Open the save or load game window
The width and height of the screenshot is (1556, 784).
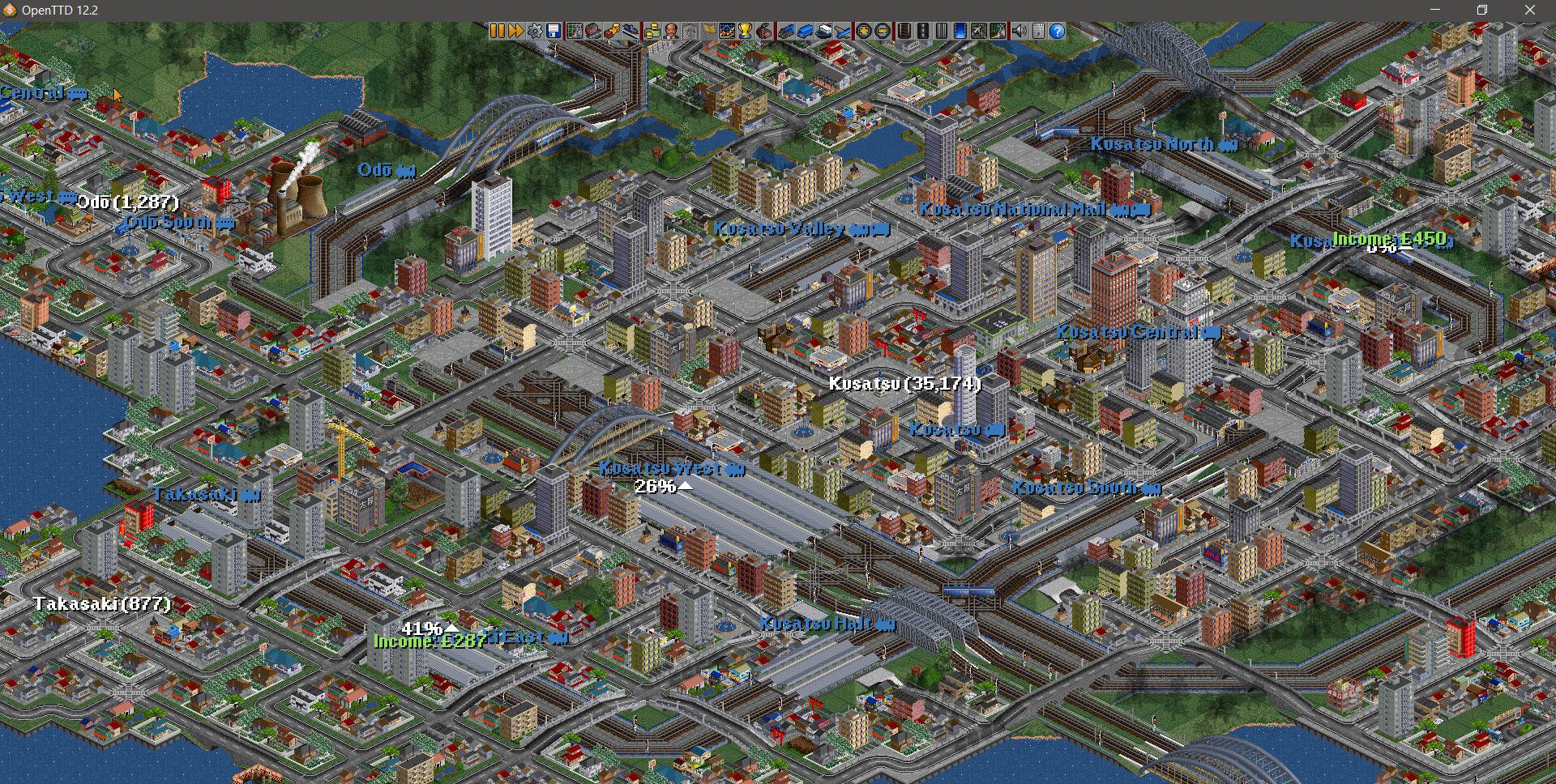(x=552, y=31)
